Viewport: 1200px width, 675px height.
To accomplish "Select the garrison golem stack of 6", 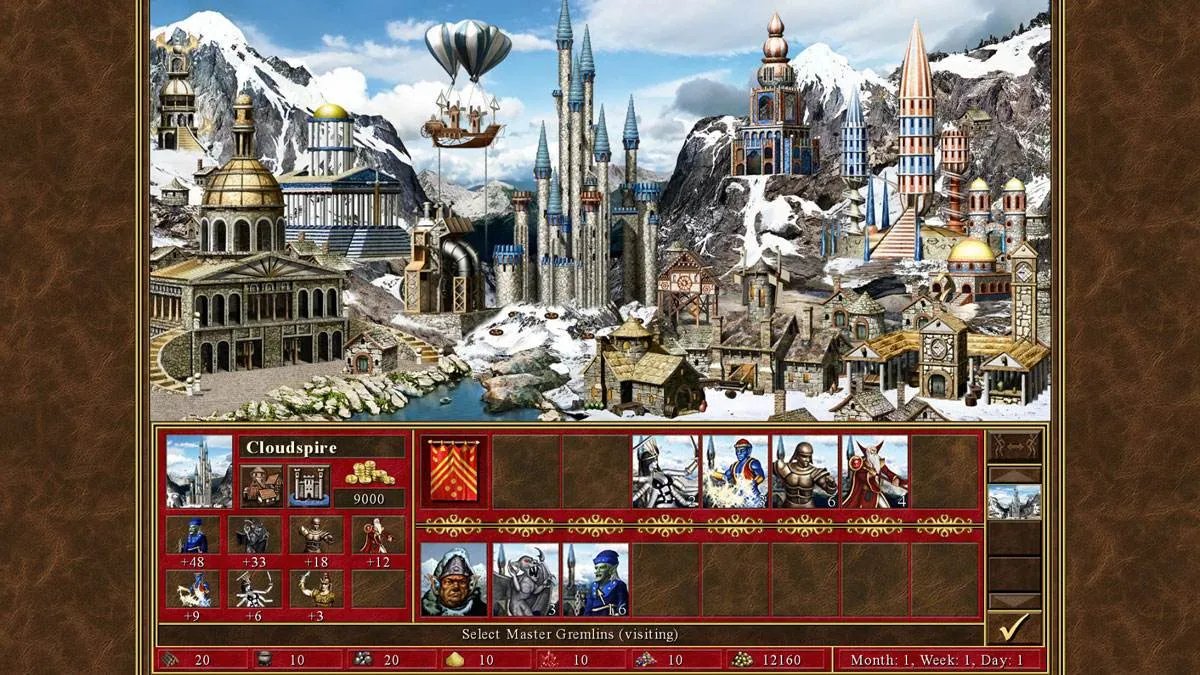I will (805, 471).
